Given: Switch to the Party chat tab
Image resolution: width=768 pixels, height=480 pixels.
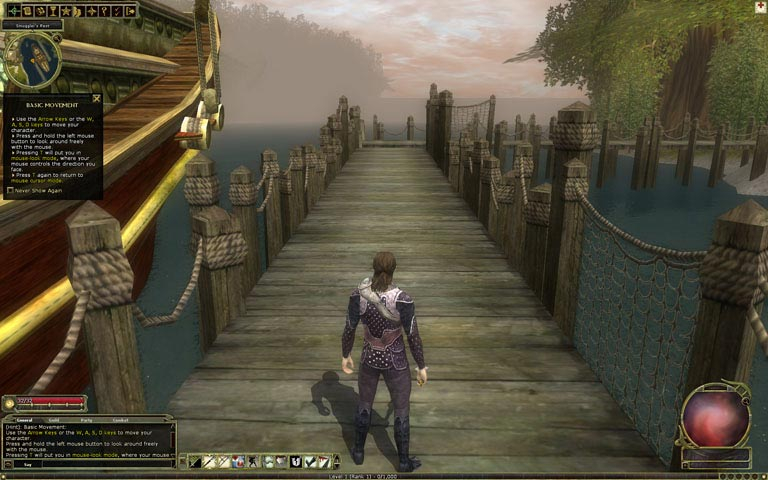Looking at the screenshot, I should pyautogui.click(x=86, y=420).
